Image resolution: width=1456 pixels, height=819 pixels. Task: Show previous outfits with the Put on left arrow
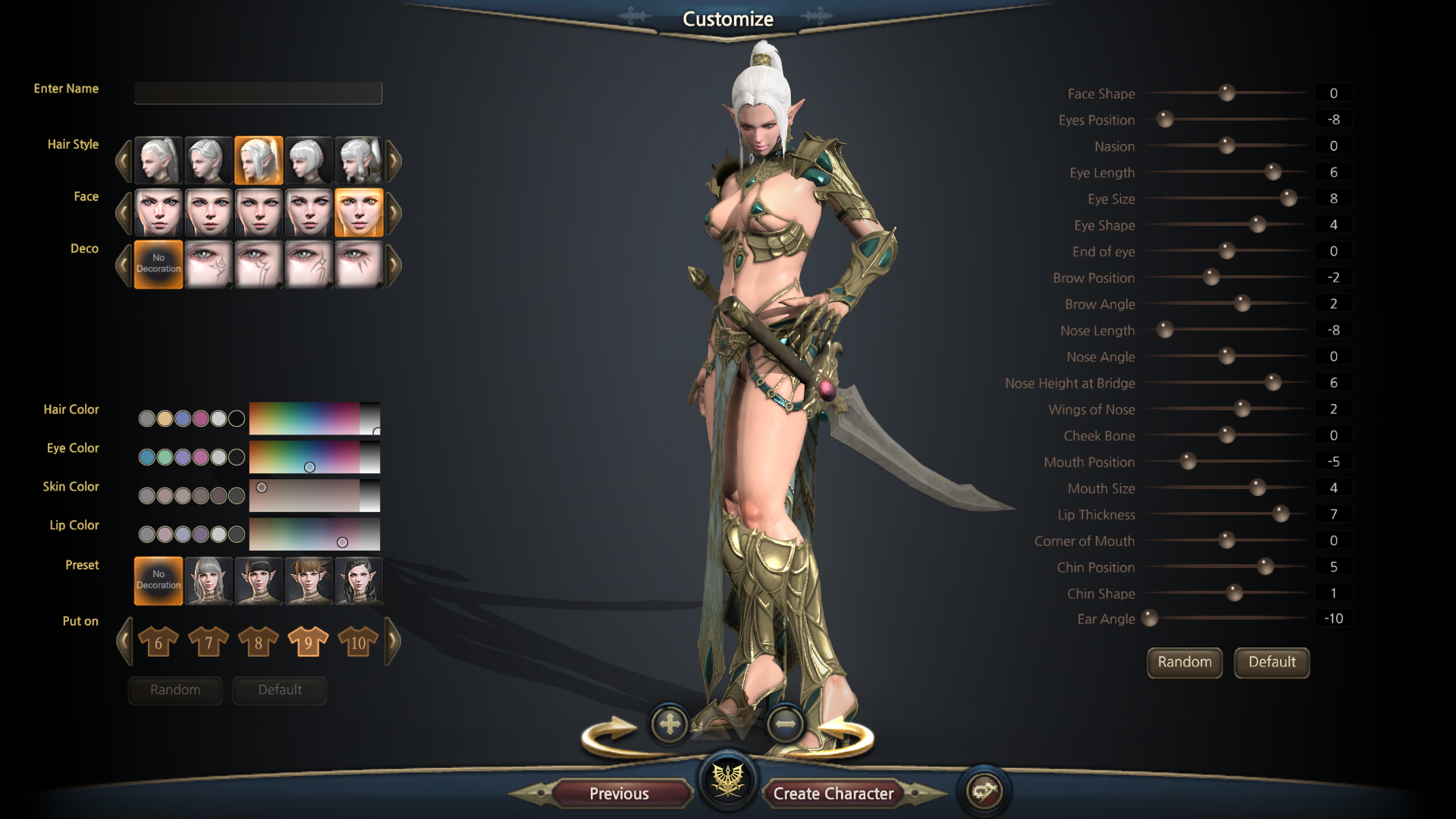coord(124,642)
